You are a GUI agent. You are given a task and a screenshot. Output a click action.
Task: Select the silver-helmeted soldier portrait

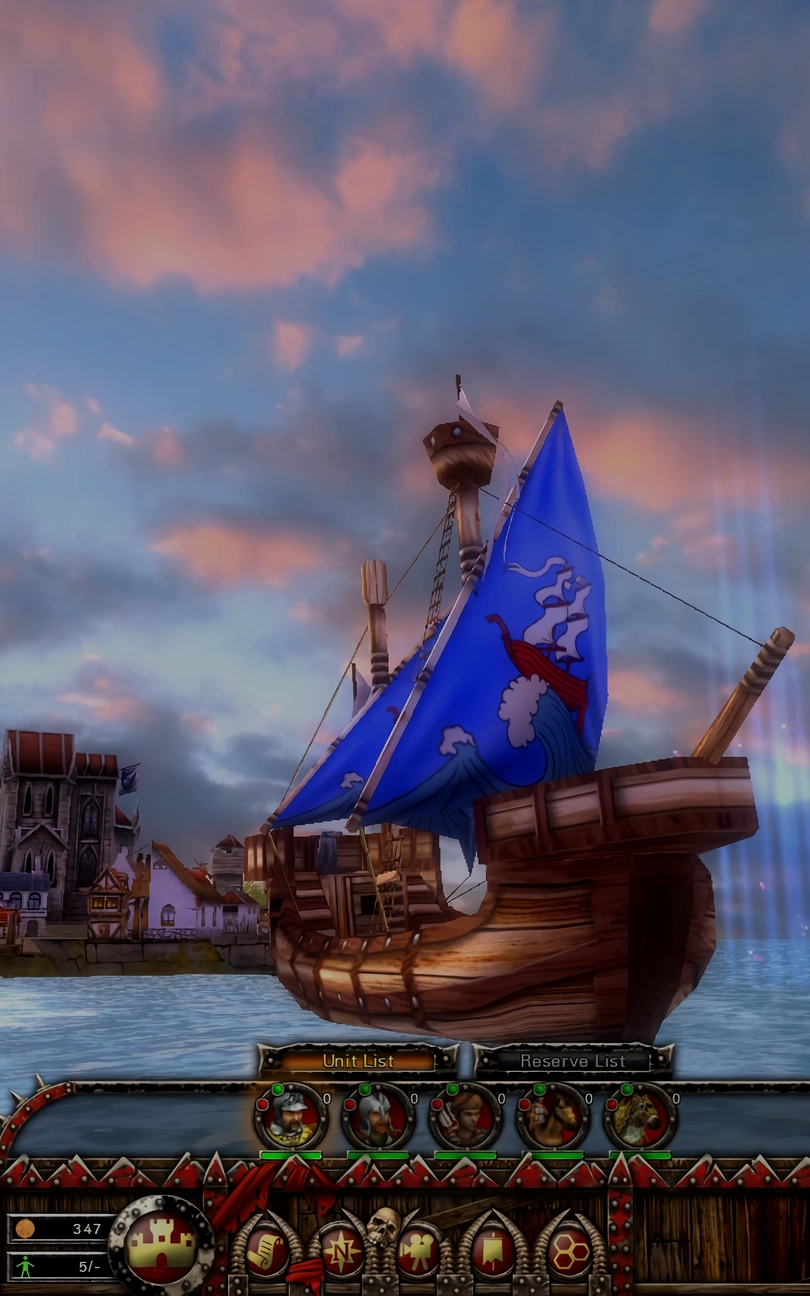(x=377, y=1117)
